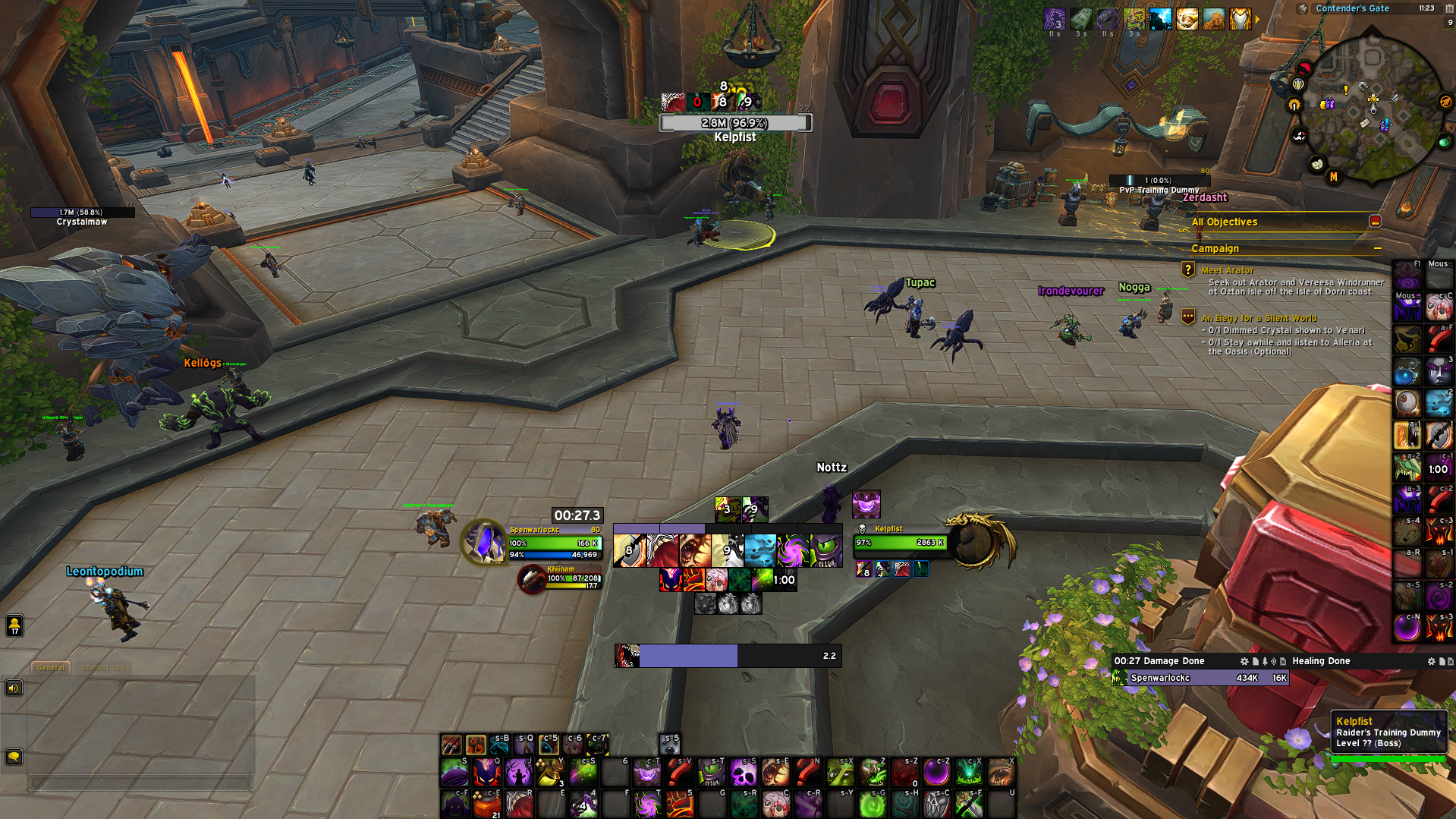Collapse the All Objectives tracker
Screen dimensions: 1456x819
click(1375, 222)
